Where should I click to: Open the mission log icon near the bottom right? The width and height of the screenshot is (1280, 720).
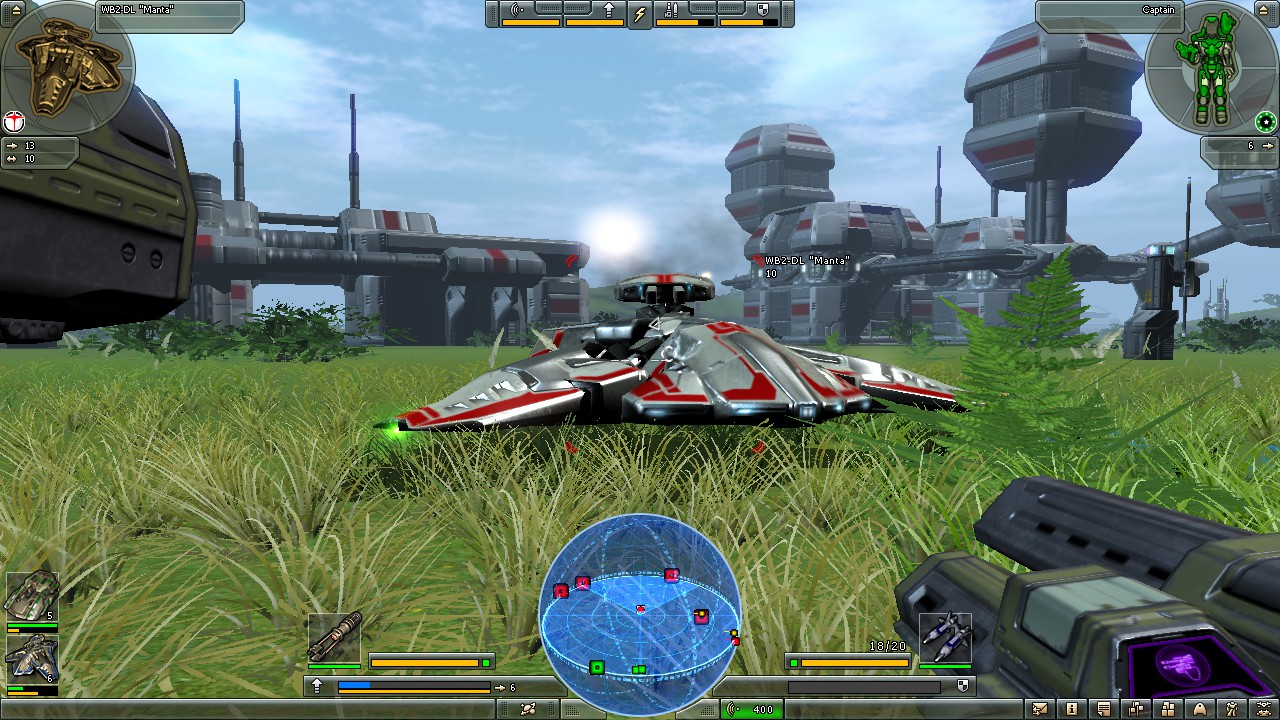[x=1104, y=707]
